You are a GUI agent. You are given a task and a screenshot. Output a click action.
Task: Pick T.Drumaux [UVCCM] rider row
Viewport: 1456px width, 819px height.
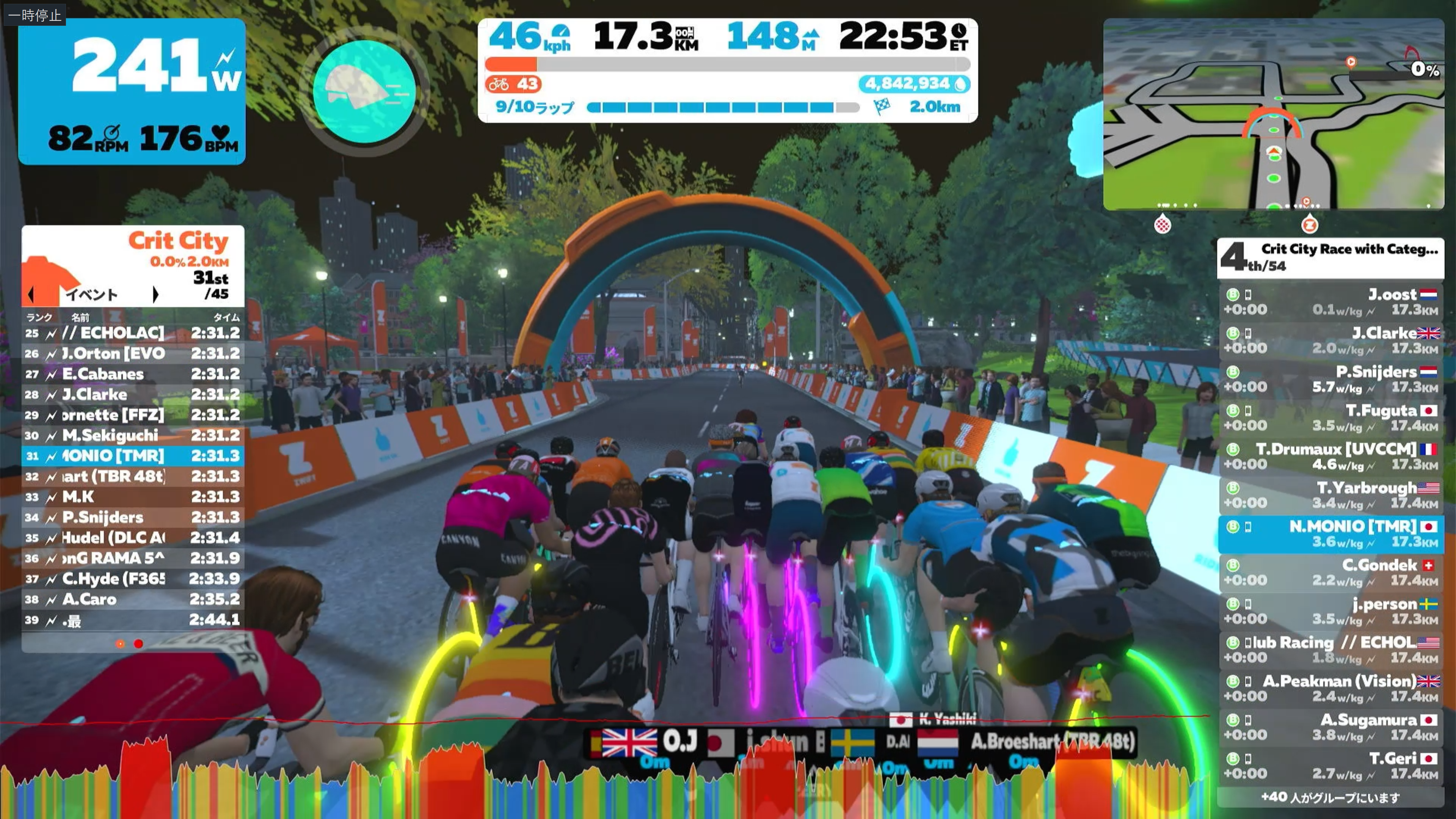(1330, 457)
